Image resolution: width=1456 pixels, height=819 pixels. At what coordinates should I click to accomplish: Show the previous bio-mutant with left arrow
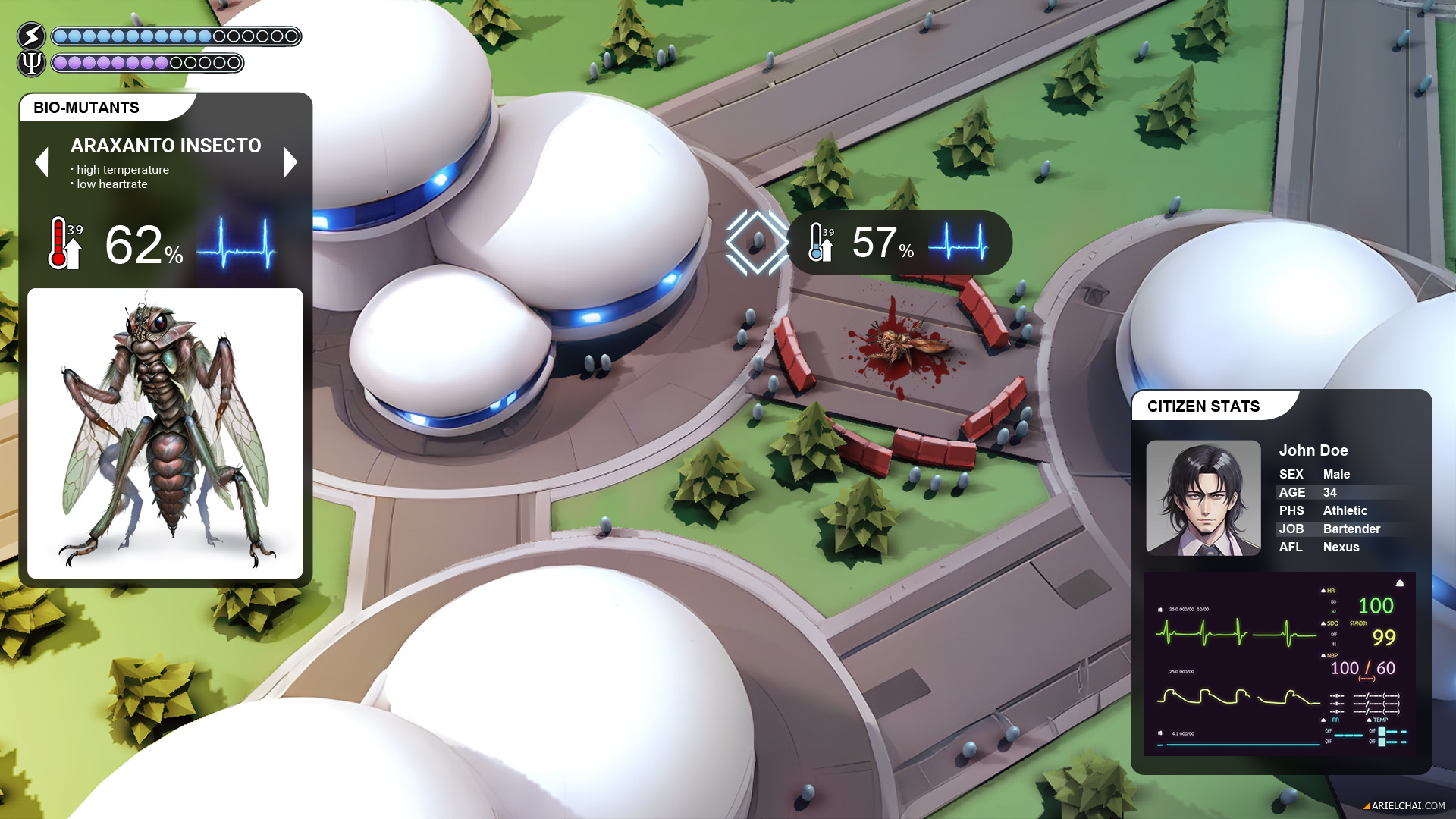[x=42, y=162]
